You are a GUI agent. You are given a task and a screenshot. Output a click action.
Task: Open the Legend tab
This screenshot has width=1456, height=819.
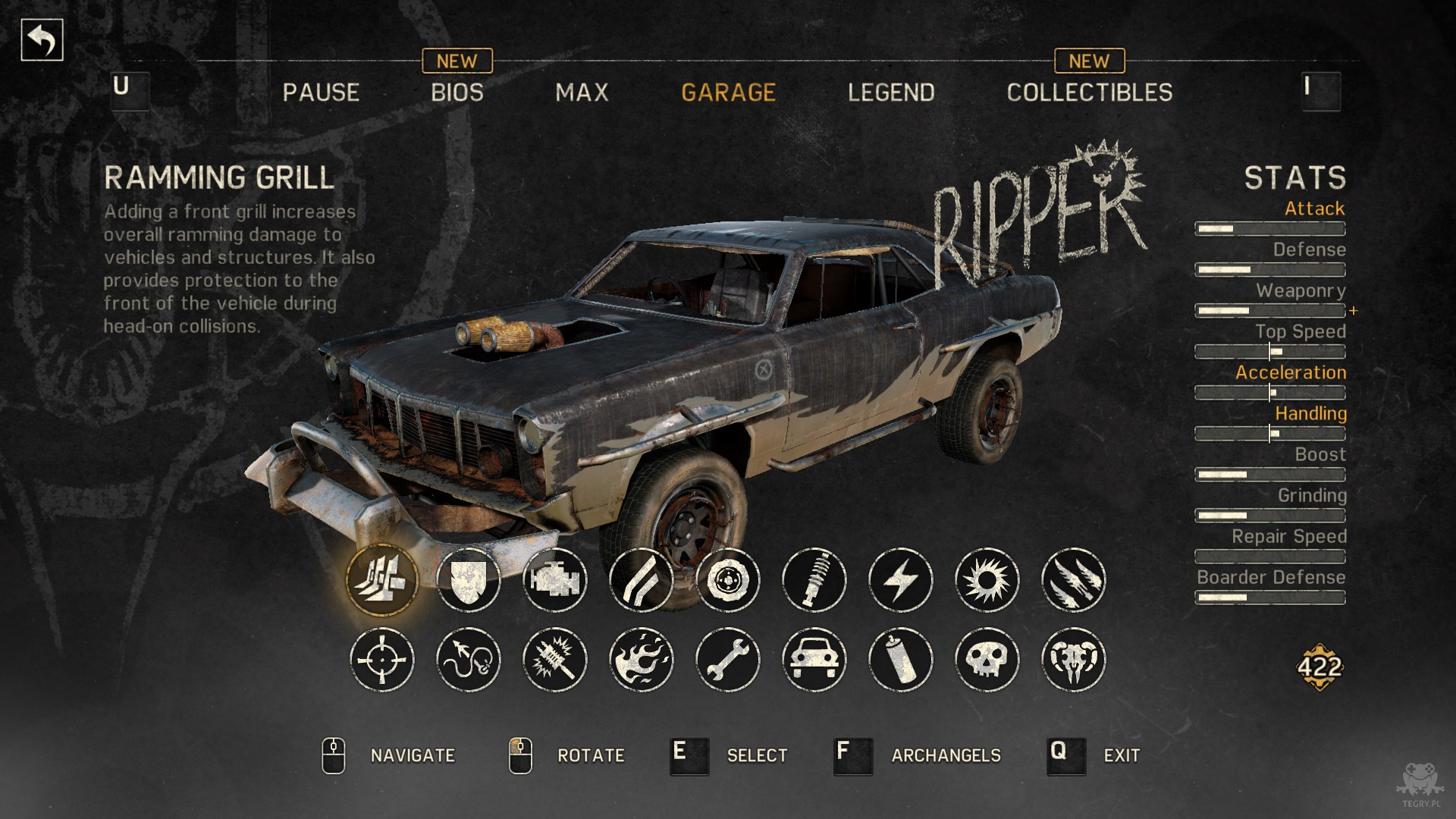[x=891, y=93]
